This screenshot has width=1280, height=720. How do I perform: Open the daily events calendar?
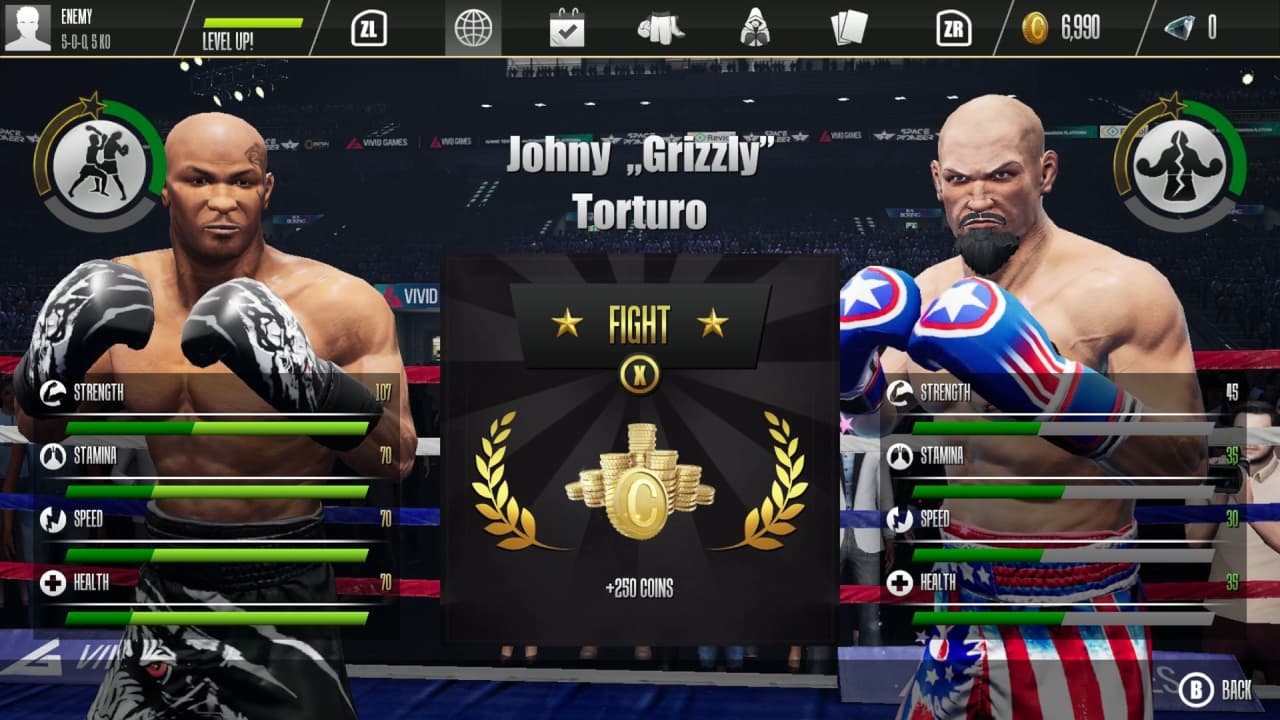tap(568, 28)
